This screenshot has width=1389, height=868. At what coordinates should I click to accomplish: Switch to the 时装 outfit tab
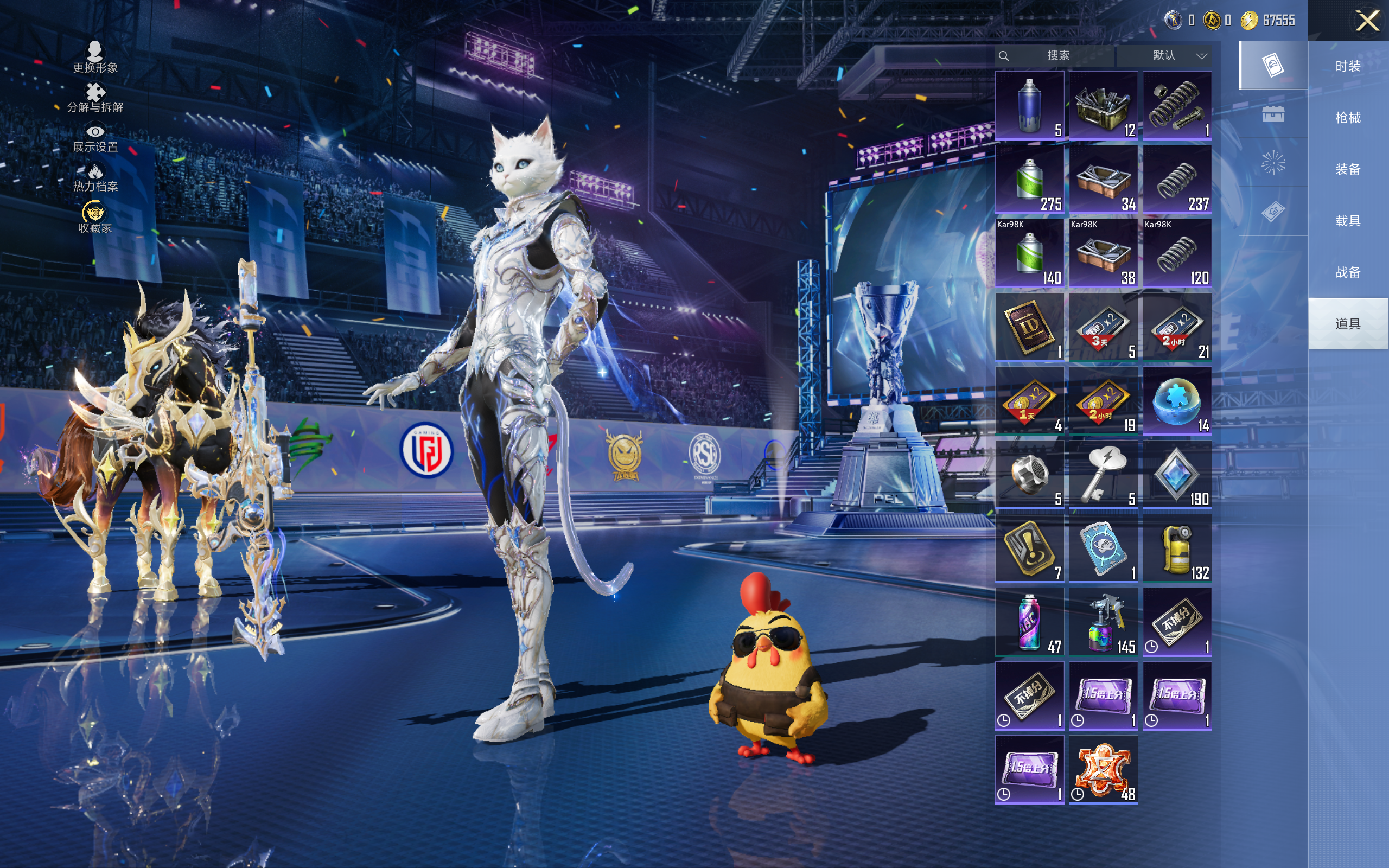tap(1348, 66)
